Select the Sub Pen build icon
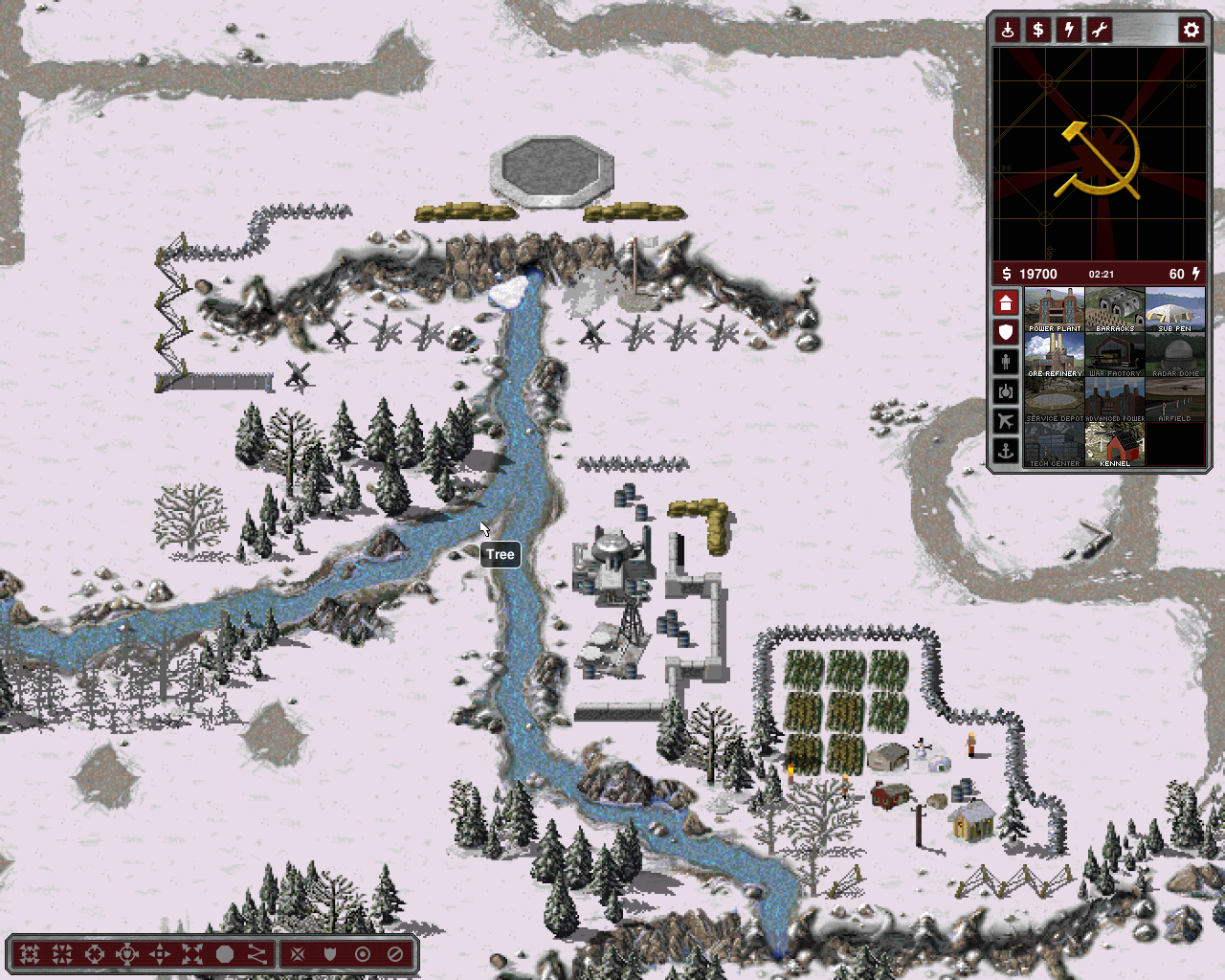The image size is (1225, 980). coord(1175,310)
